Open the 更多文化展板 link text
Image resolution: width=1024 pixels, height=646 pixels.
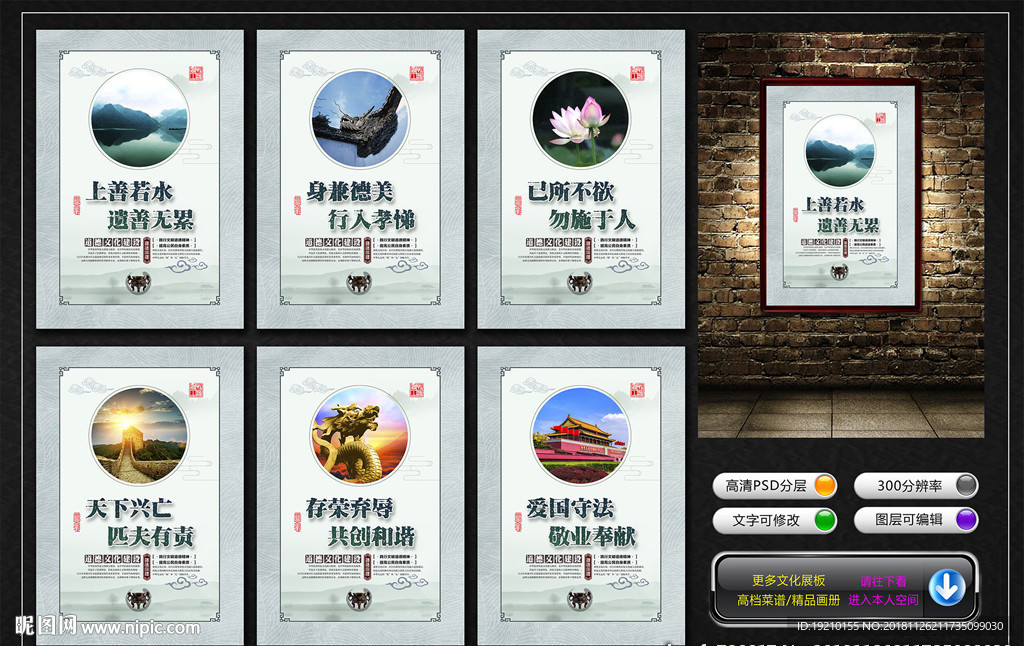(789, 580)
